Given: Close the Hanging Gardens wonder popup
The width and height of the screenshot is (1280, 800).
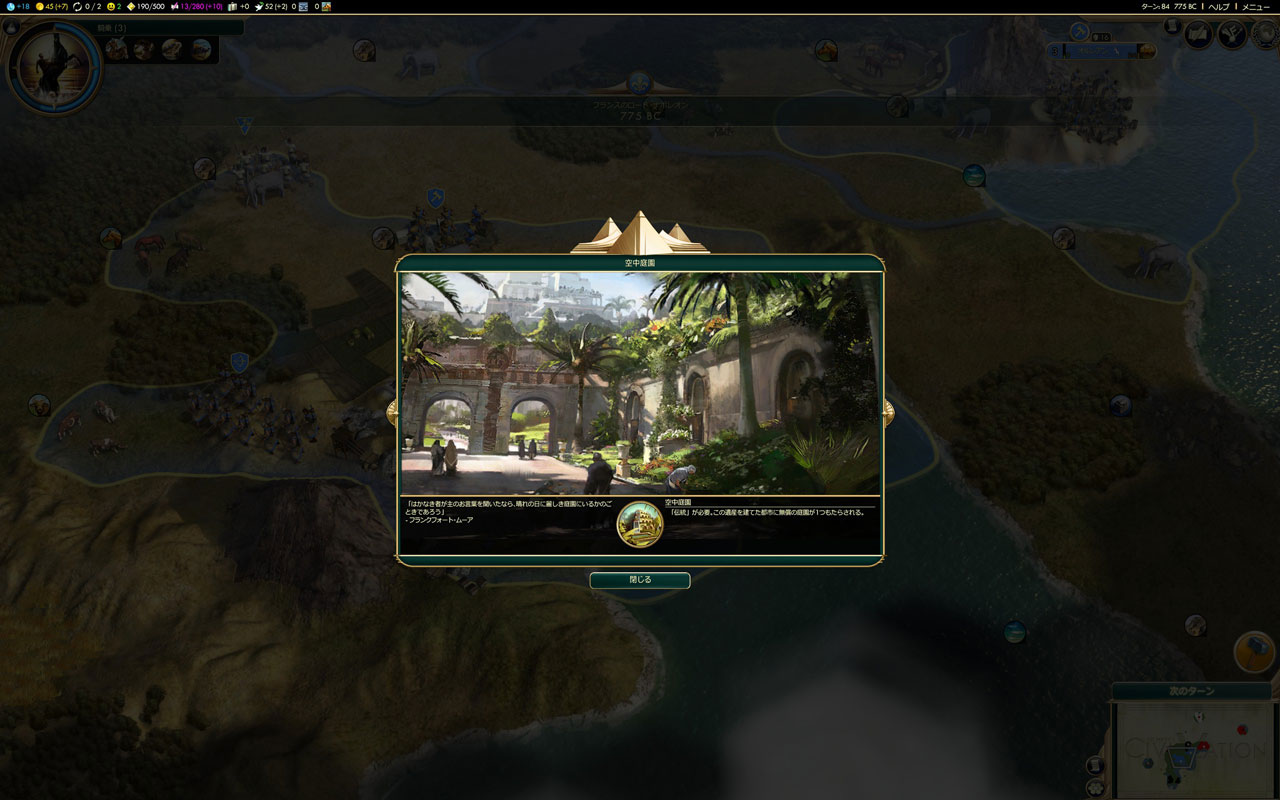Looking at the screenshot, I should point(640,580).
